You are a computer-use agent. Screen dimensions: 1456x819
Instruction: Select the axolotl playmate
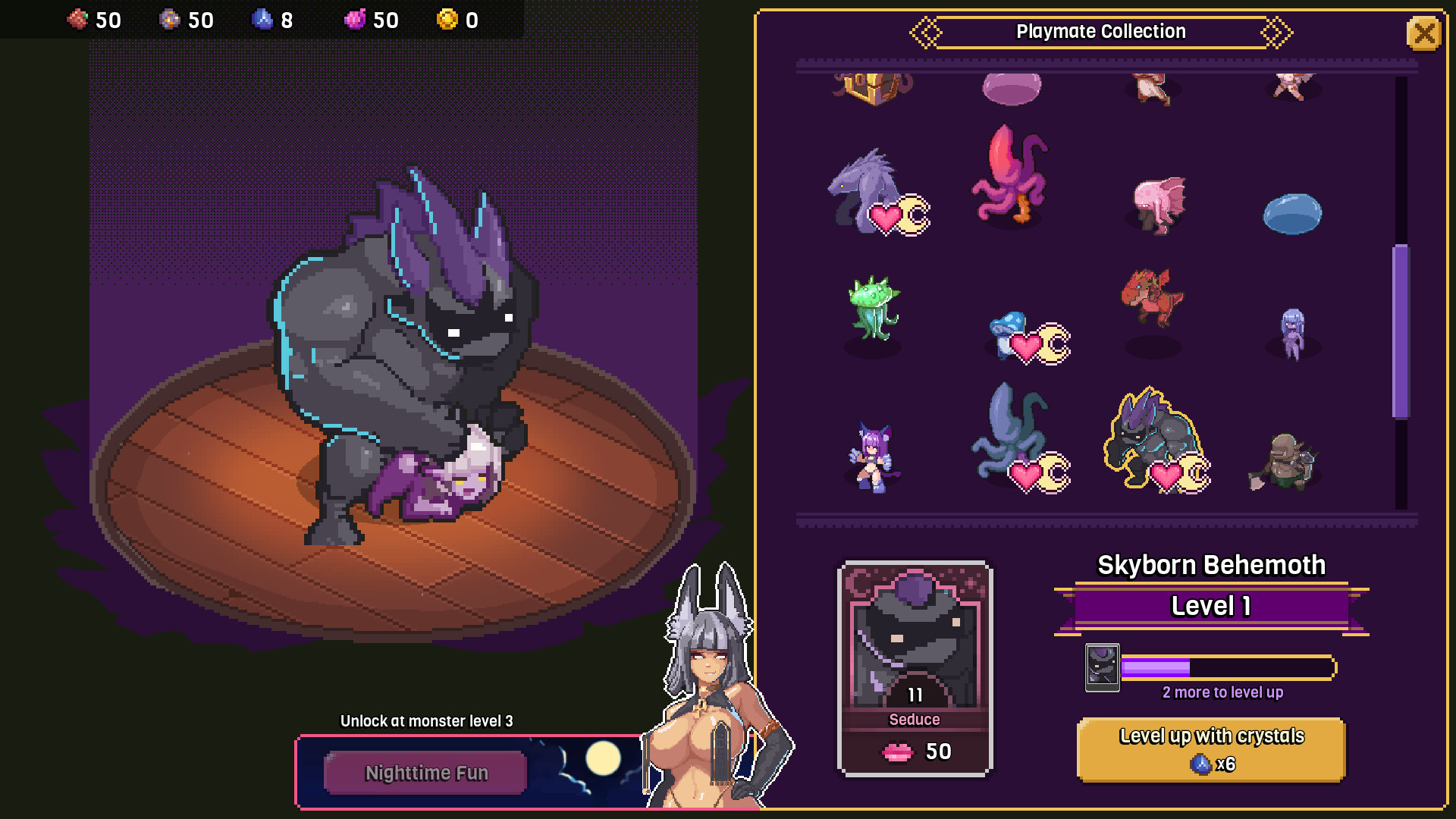click(1156, 205)
